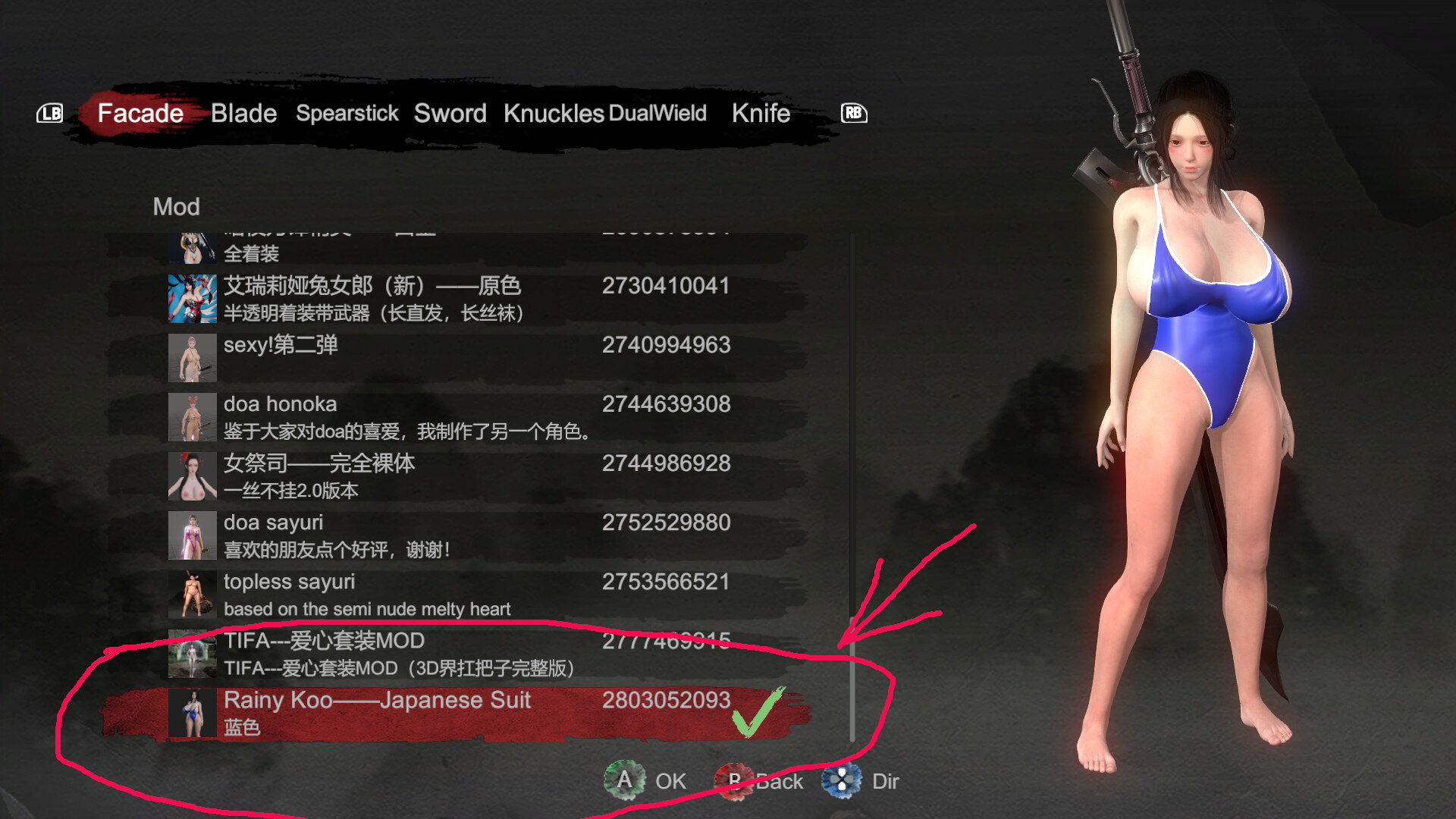Switch to the Blade tab
The image size is (1456, 819).
point(244,113)
